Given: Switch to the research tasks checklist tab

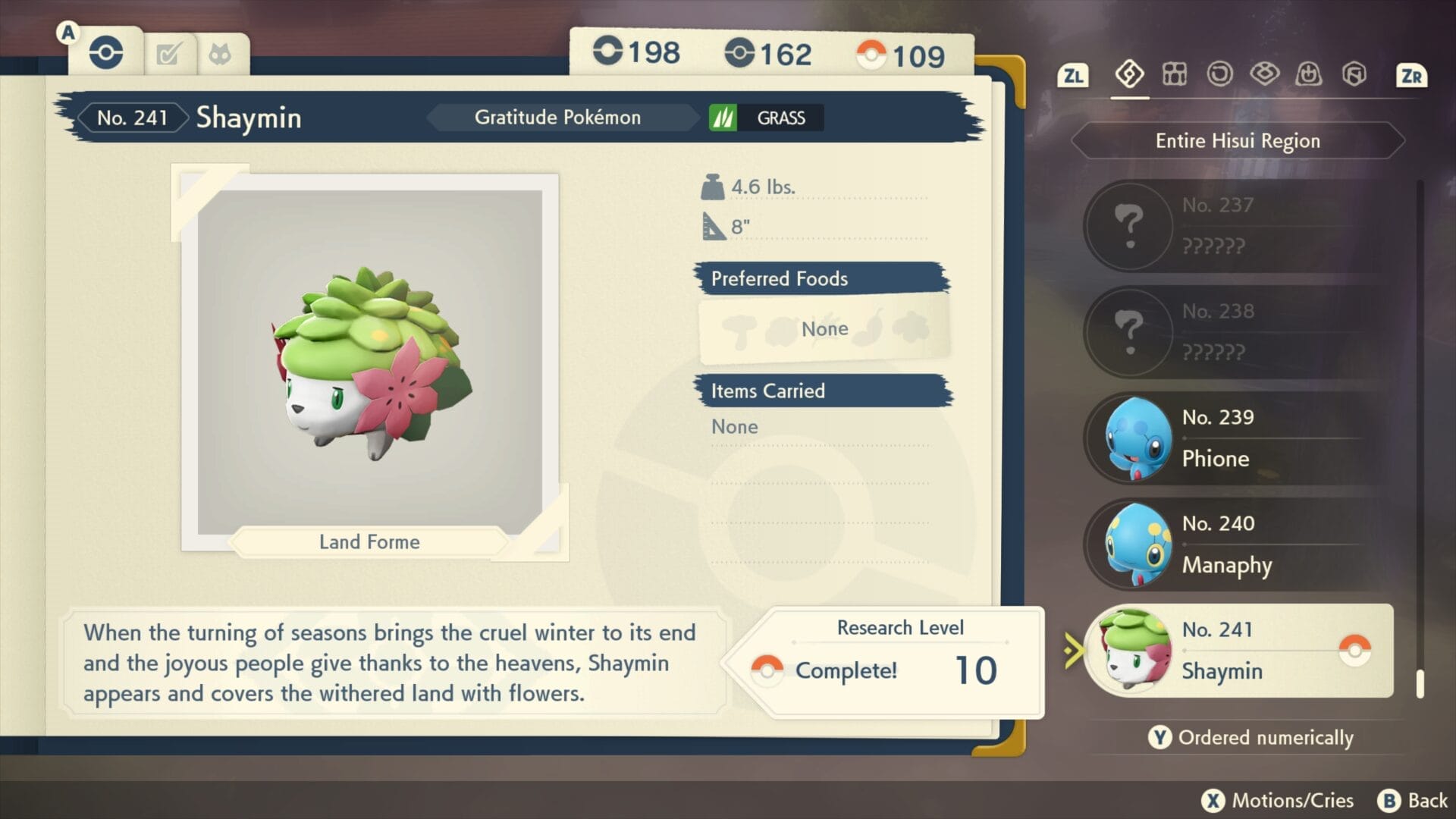Looking at the screenshot, I should click(x=168, y=55).
